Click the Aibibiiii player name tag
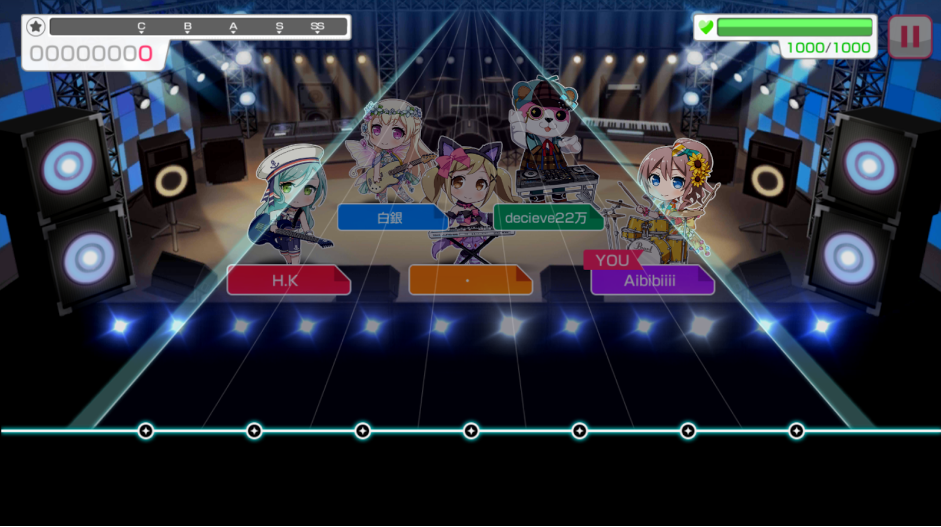 click(651, 281)
